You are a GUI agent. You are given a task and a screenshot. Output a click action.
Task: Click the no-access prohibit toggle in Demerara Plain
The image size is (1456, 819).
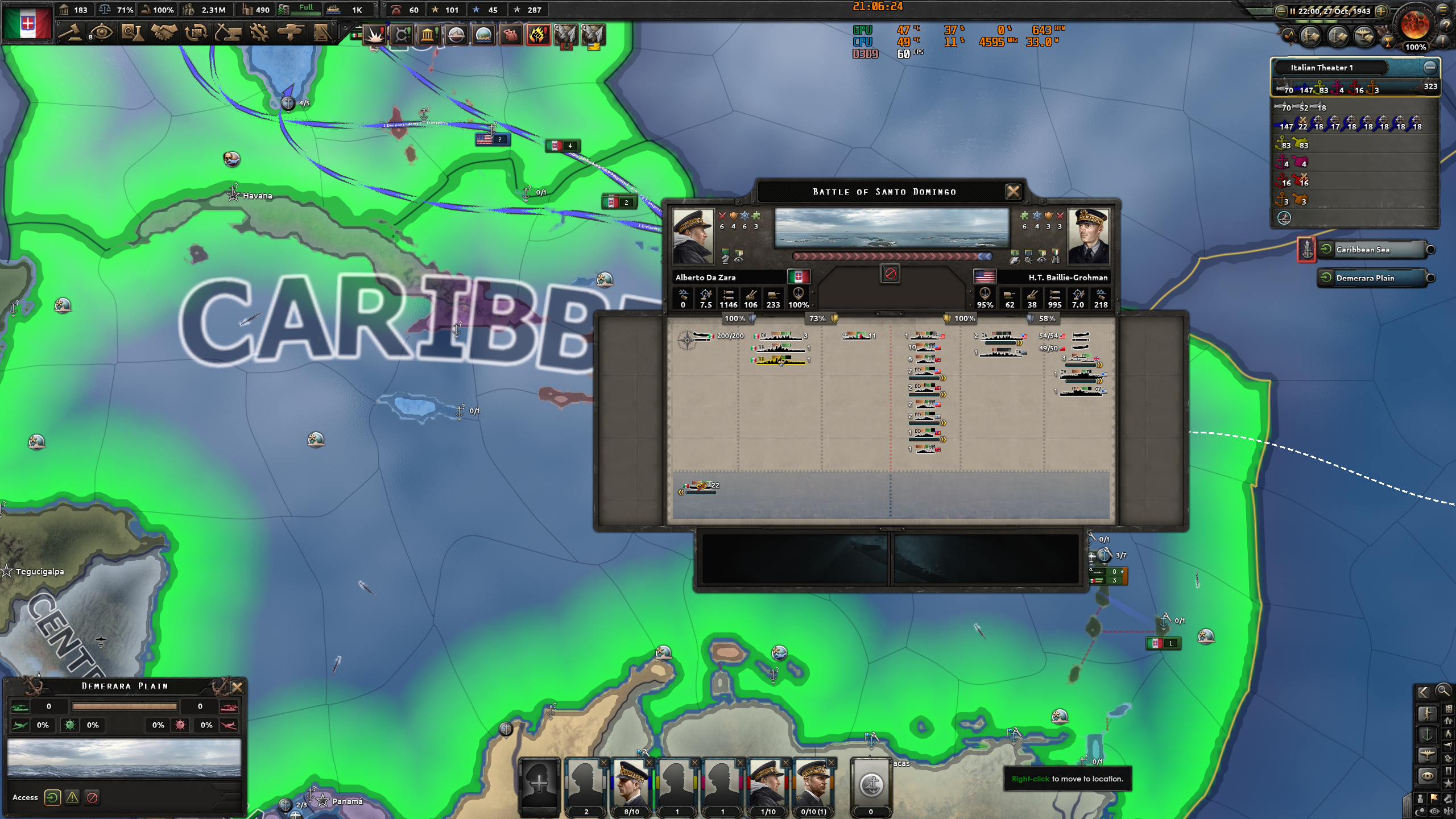pyautogui.click(x=92, y=797)
